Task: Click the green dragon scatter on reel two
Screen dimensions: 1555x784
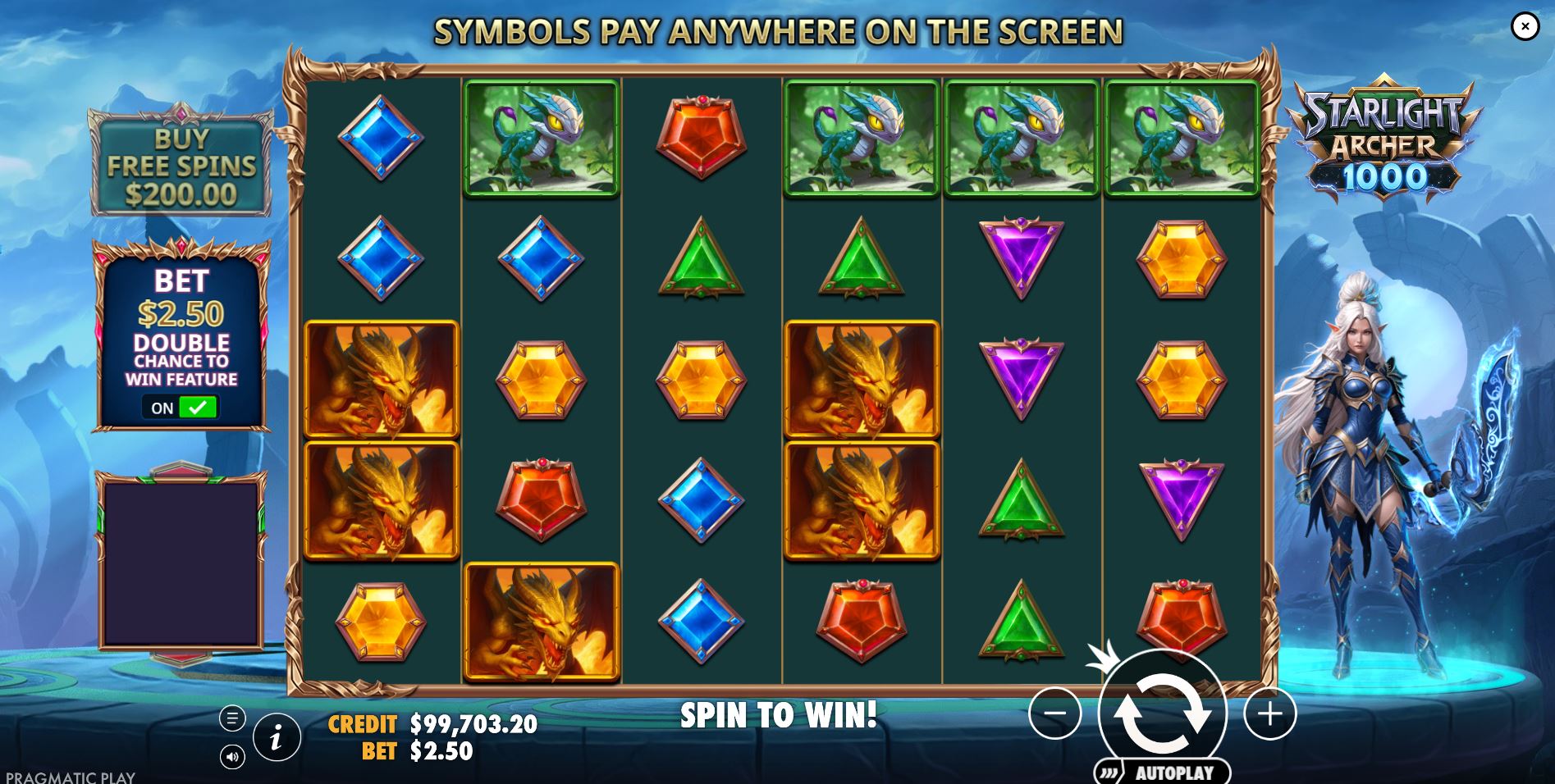Action: (542, 139)
